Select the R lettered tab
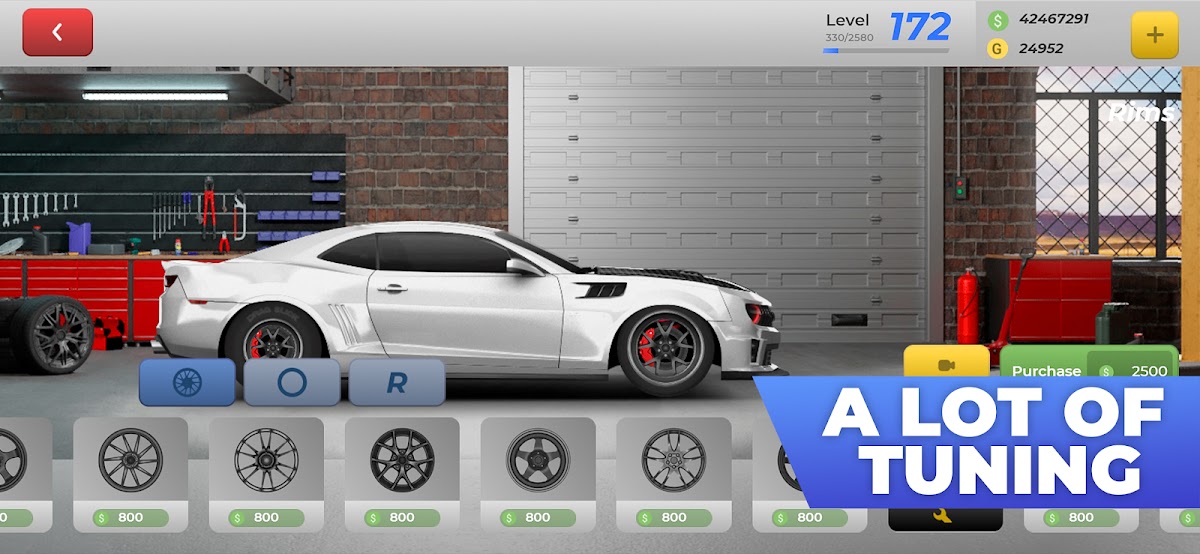Image resolution: width=1200 pixels, height=554 pixels. (397, 382)
